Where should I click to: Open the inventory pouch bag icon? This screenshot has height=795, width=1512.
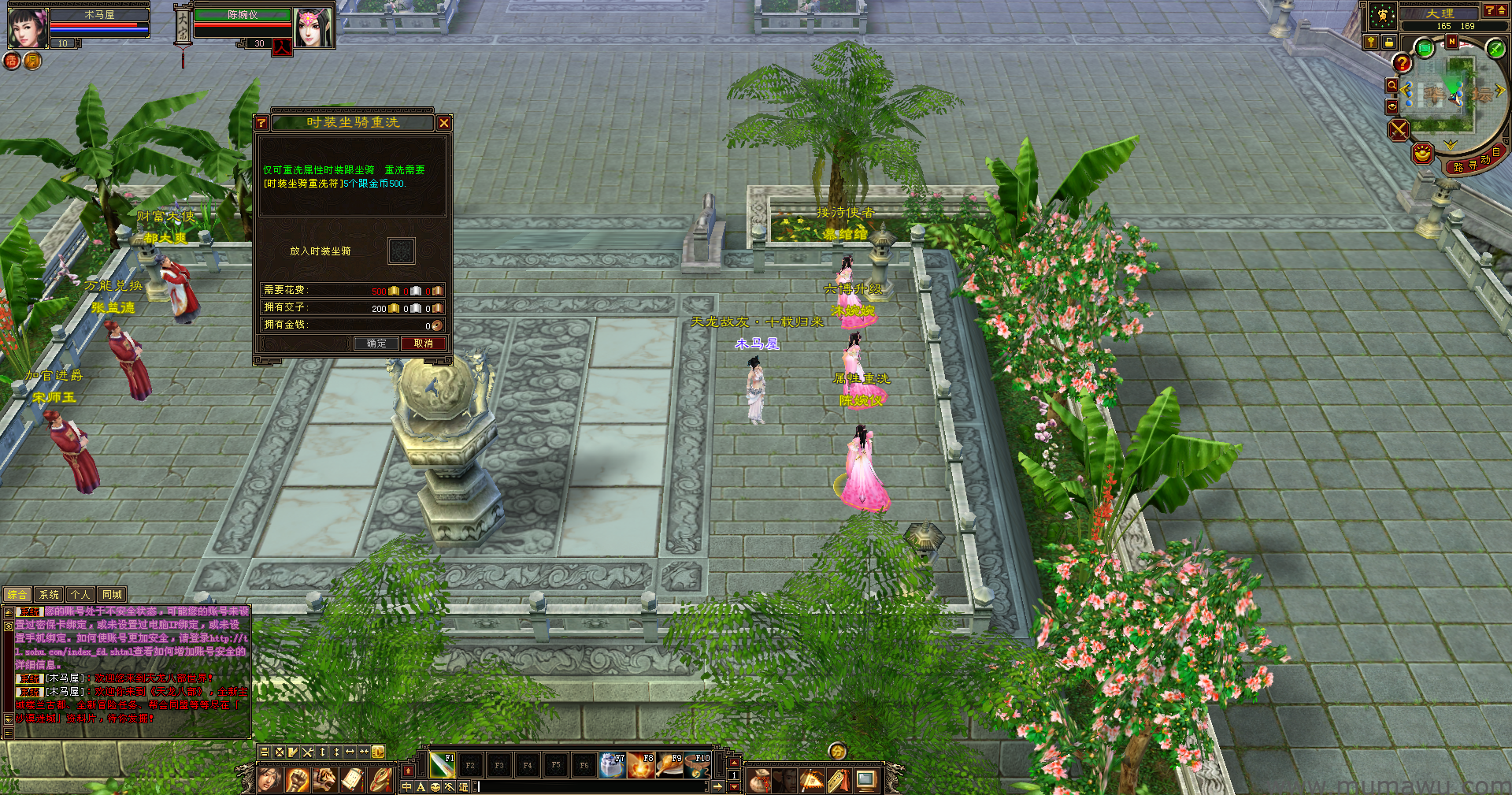point(759,781)
